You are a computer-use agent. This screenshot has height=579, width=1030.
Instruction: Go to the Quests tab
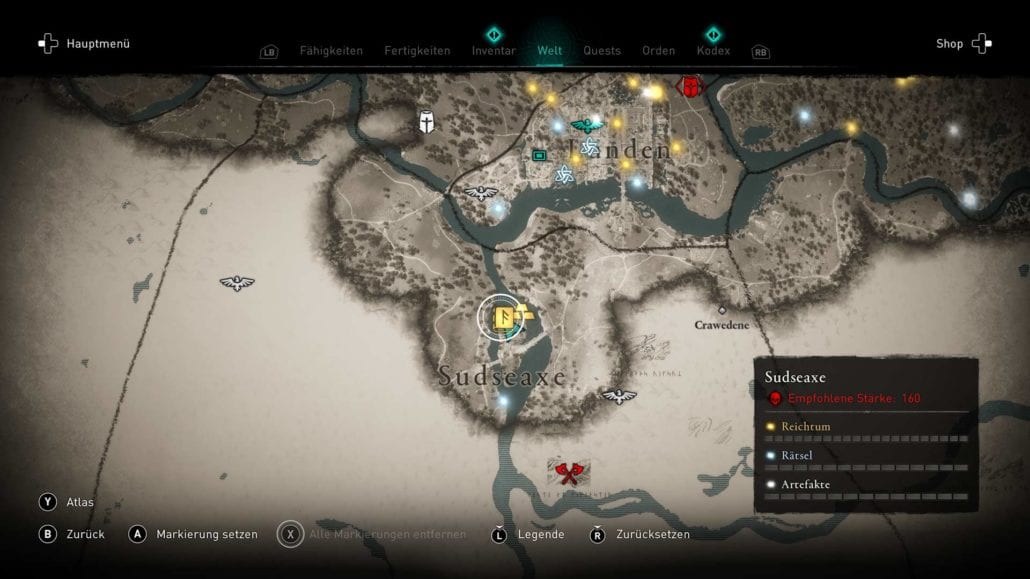click(602, 51)
